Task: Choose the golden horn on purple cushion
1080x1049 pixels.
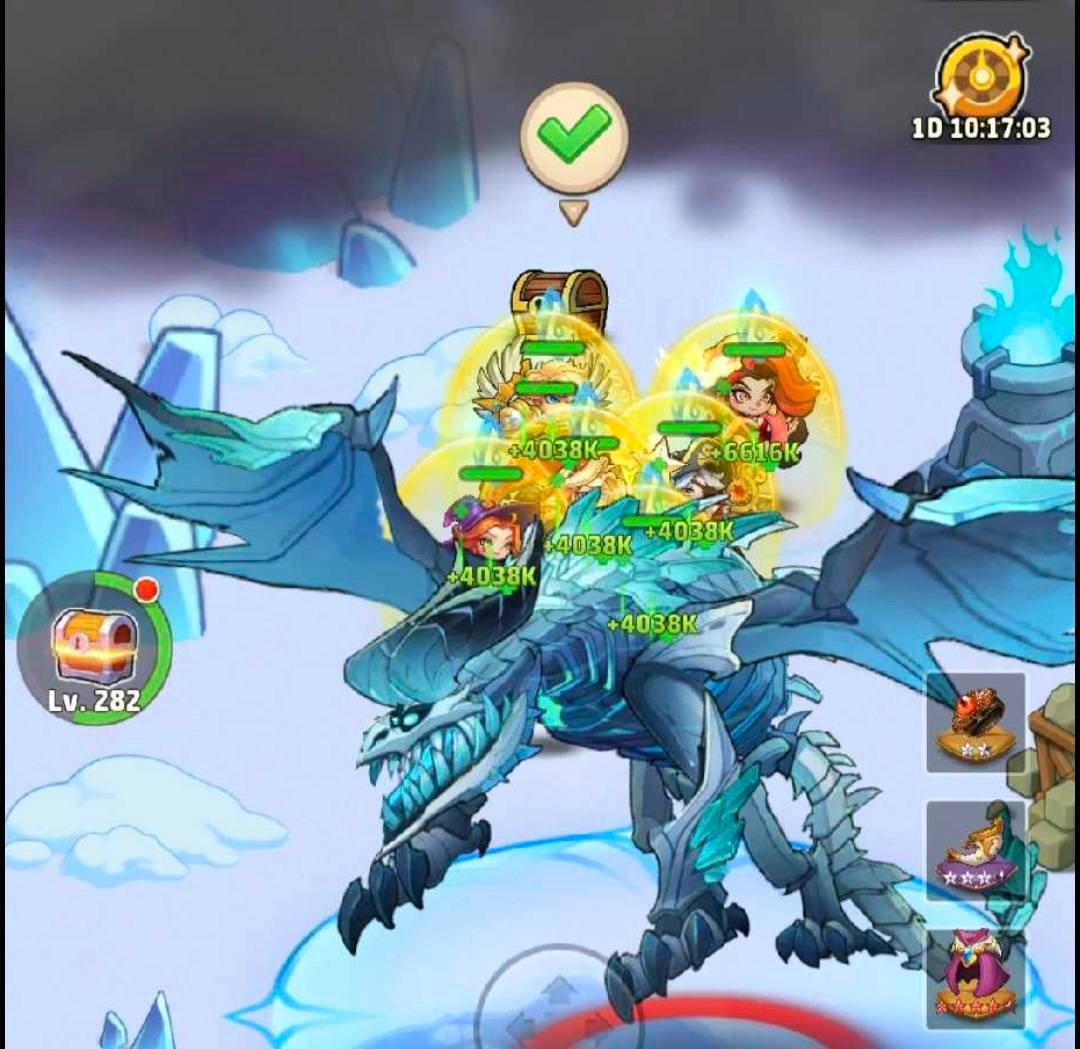Action: 975,850
